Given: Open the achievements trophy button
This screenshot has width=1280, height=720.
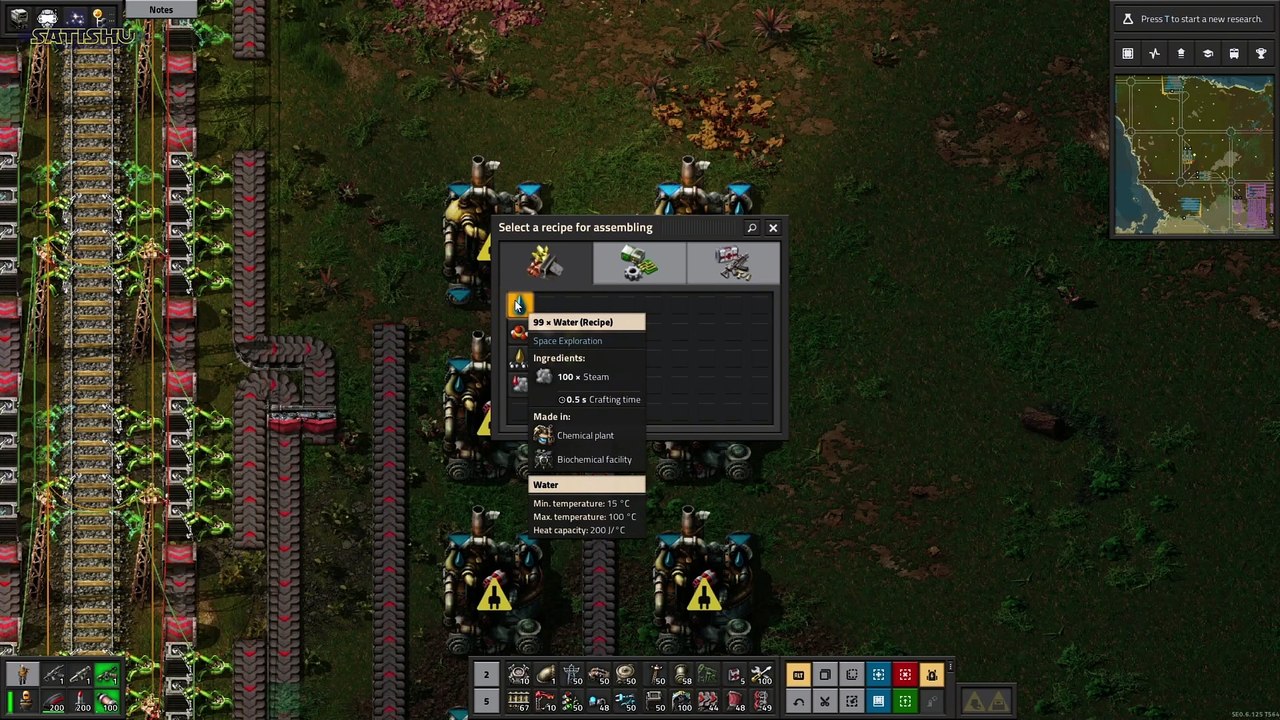Looking at the screenshot, I should click(1260, 54).
